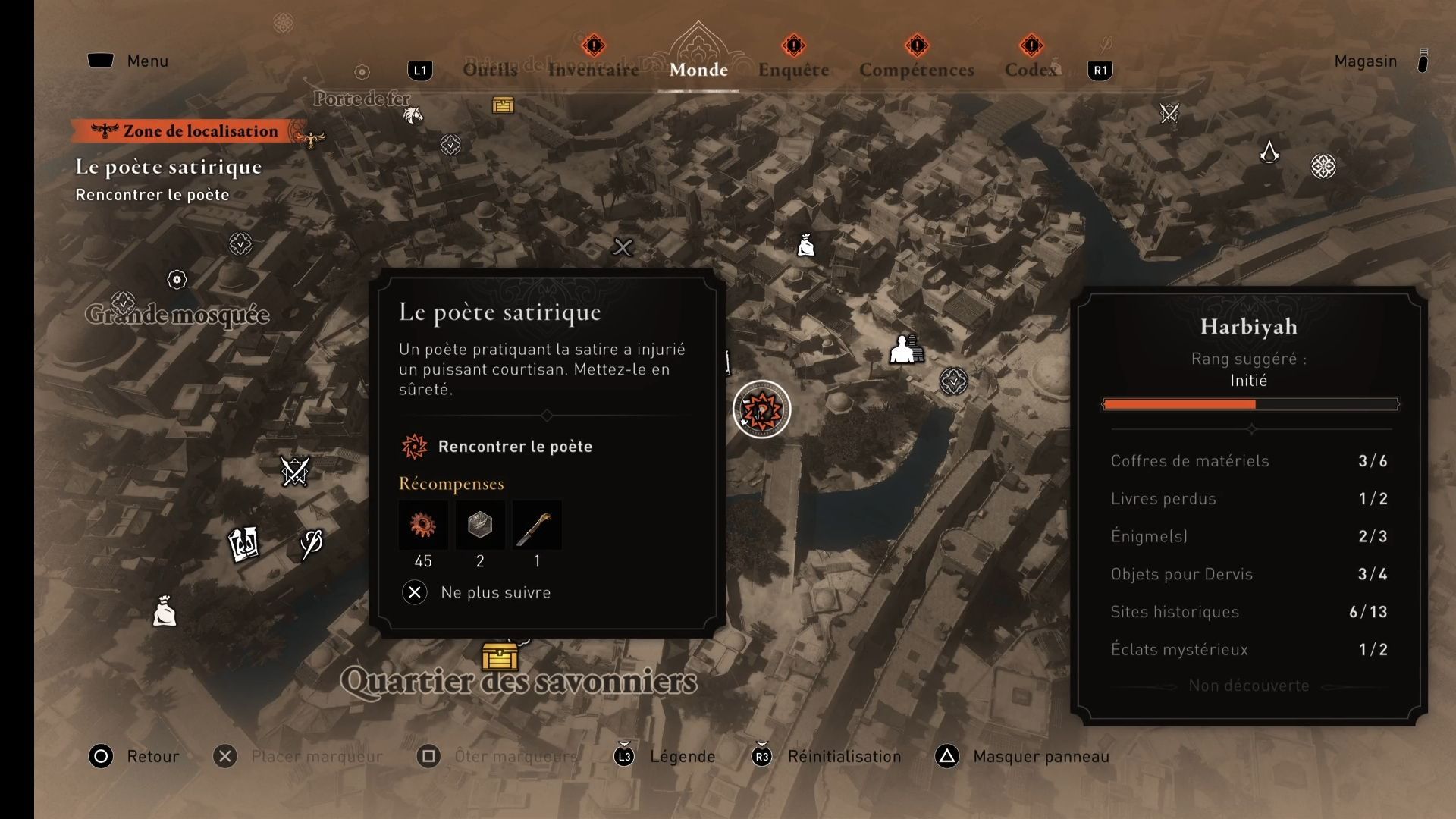Screen dimensions: 1456x819
Task: Select the Monde tab
Action: 698,70
